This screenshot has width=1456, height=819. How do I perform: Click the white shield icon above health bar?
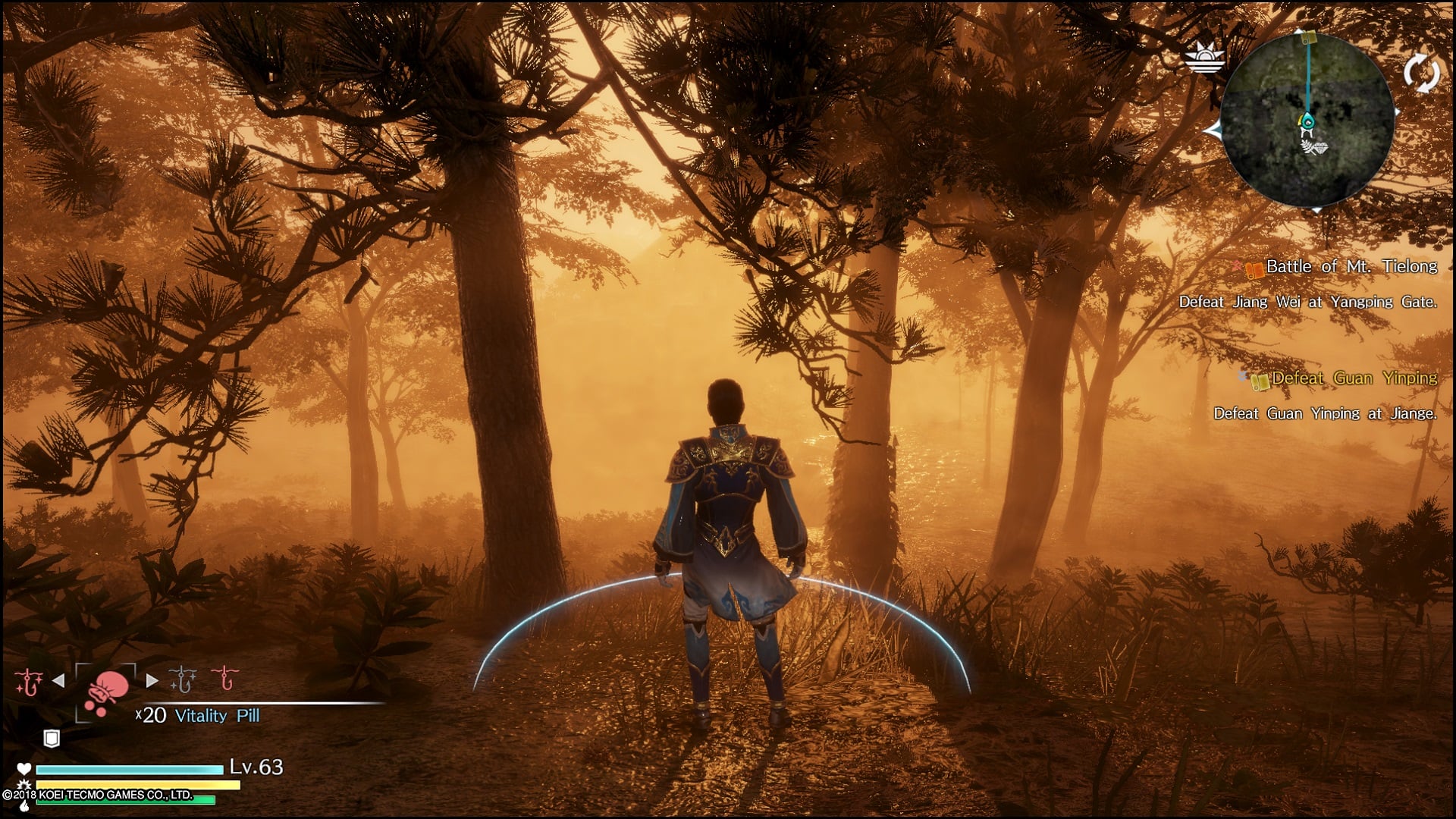51,738
